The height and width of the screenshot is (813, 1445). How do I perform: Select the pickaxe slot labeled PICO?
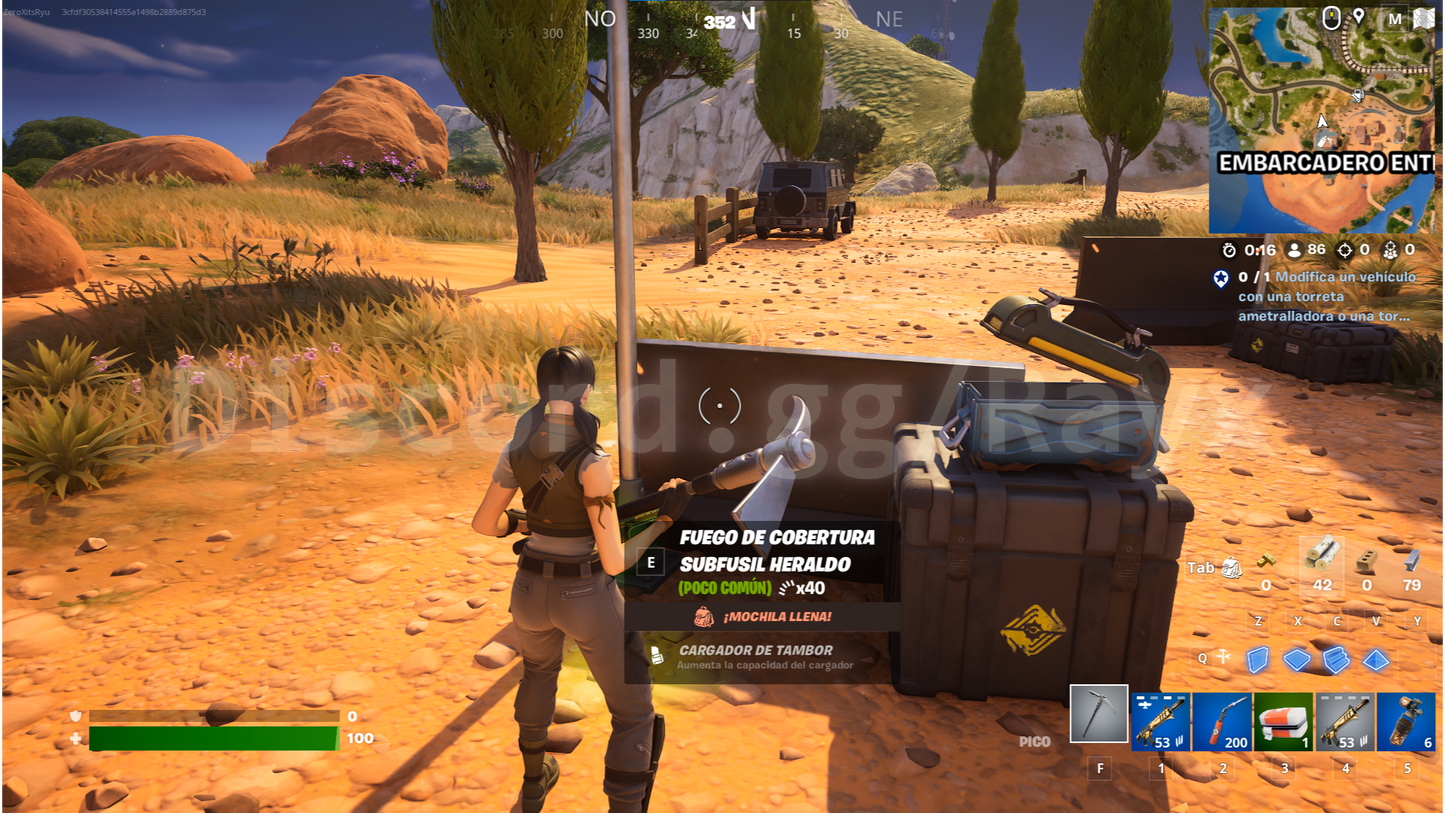[1098, 714]
